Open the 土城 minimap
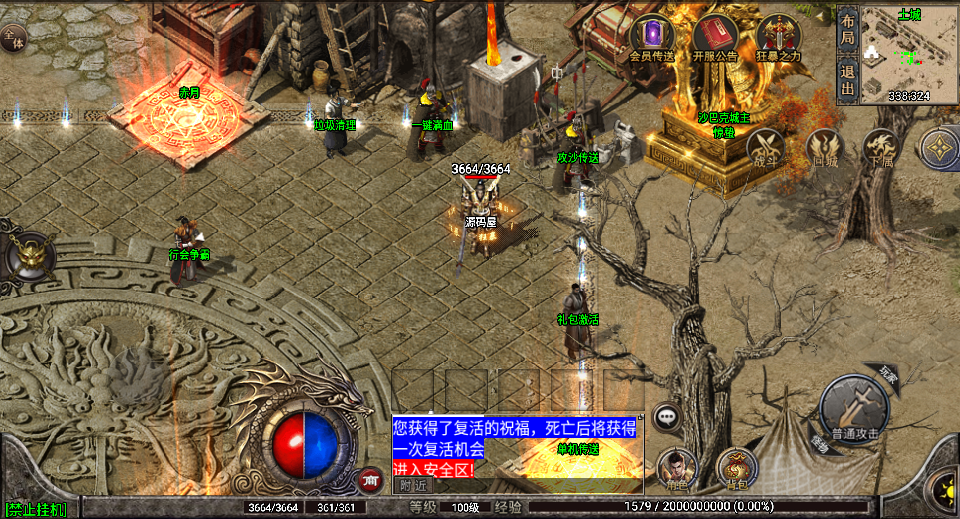The image size is (960, 519). pos(896,54)
